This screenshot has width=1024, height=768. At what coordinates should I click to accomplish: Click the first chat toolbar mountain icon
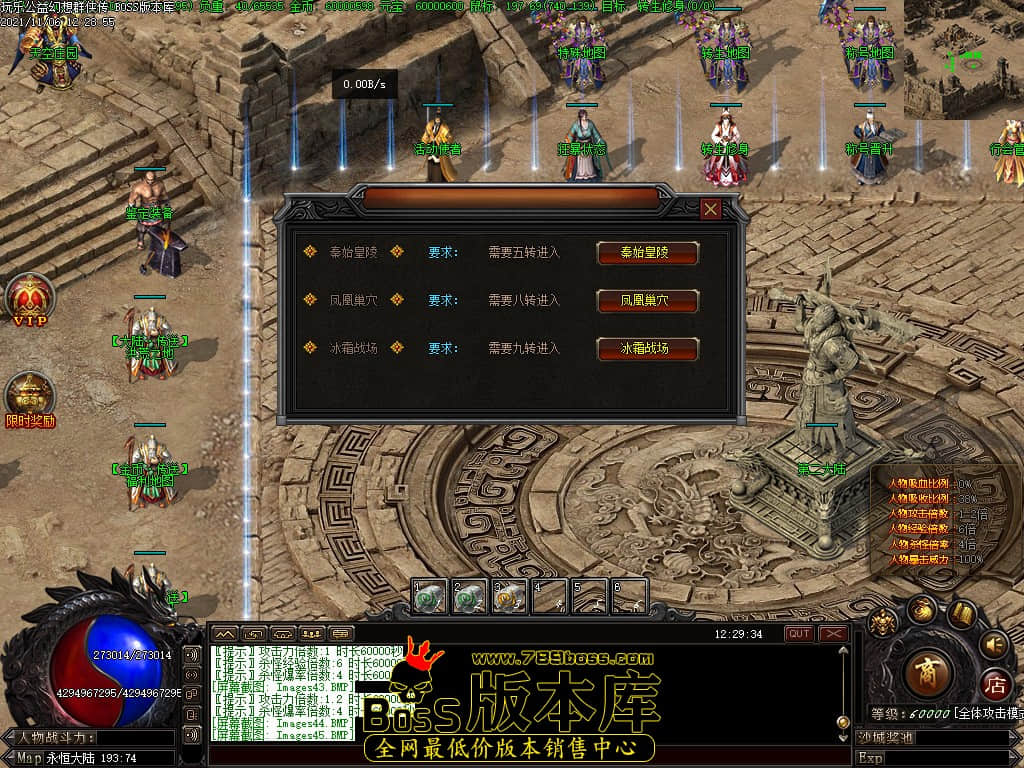click(224, 634)
